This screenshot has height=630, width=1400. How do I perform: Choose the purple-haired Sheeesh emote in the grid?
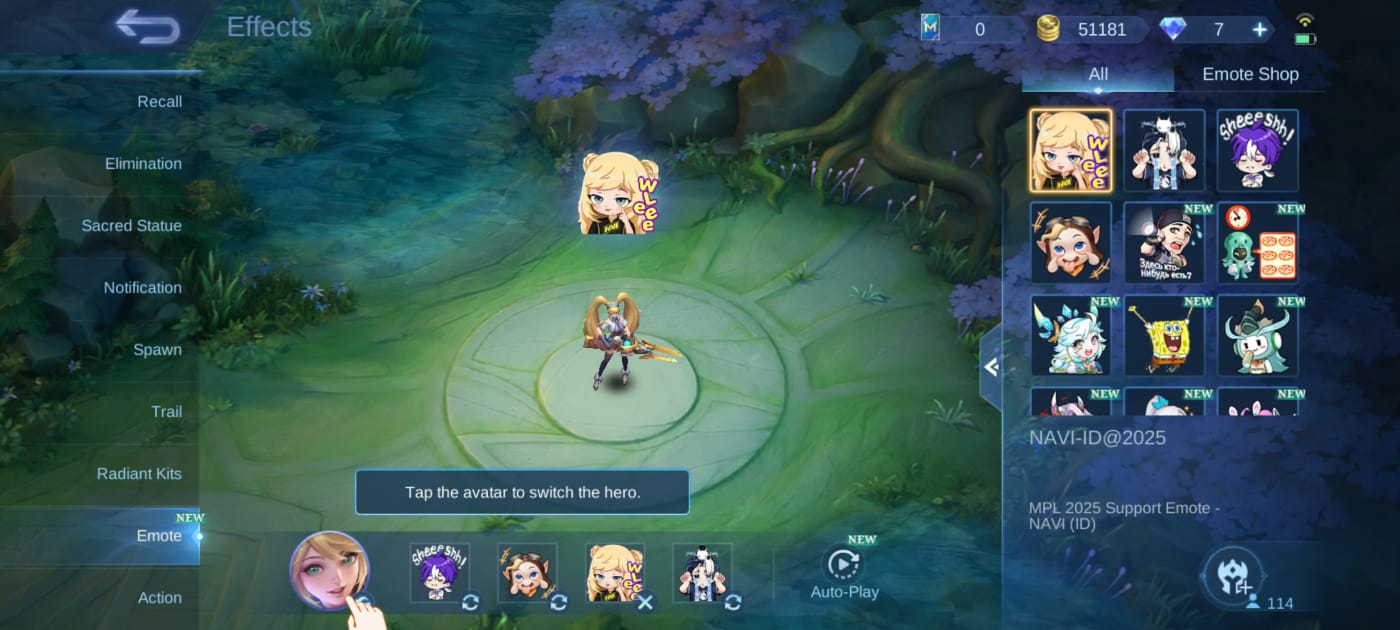pyautogui.click(x=1257, y=150)
